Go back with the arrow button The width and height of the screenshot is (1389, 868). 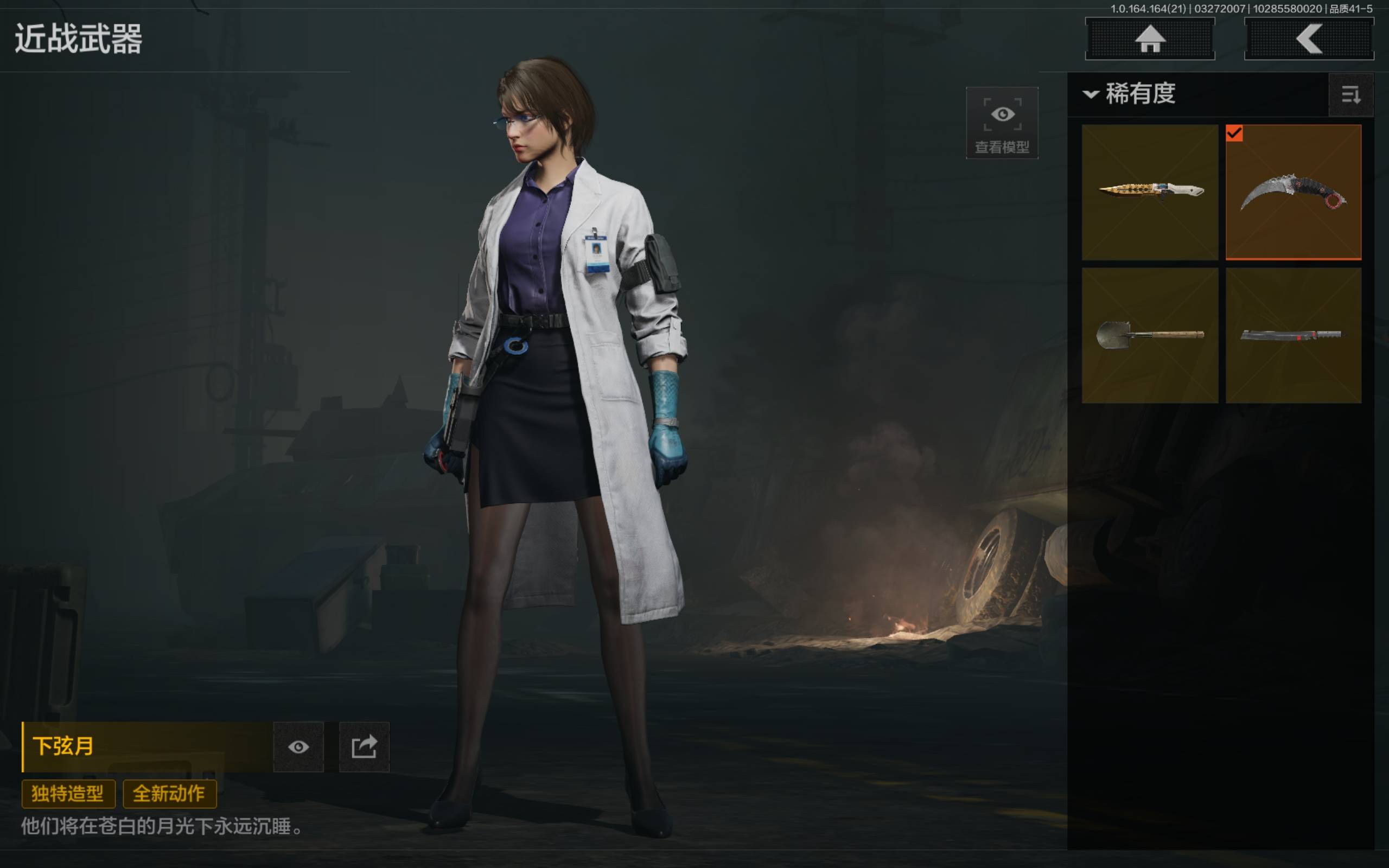tap(1309, 39)
